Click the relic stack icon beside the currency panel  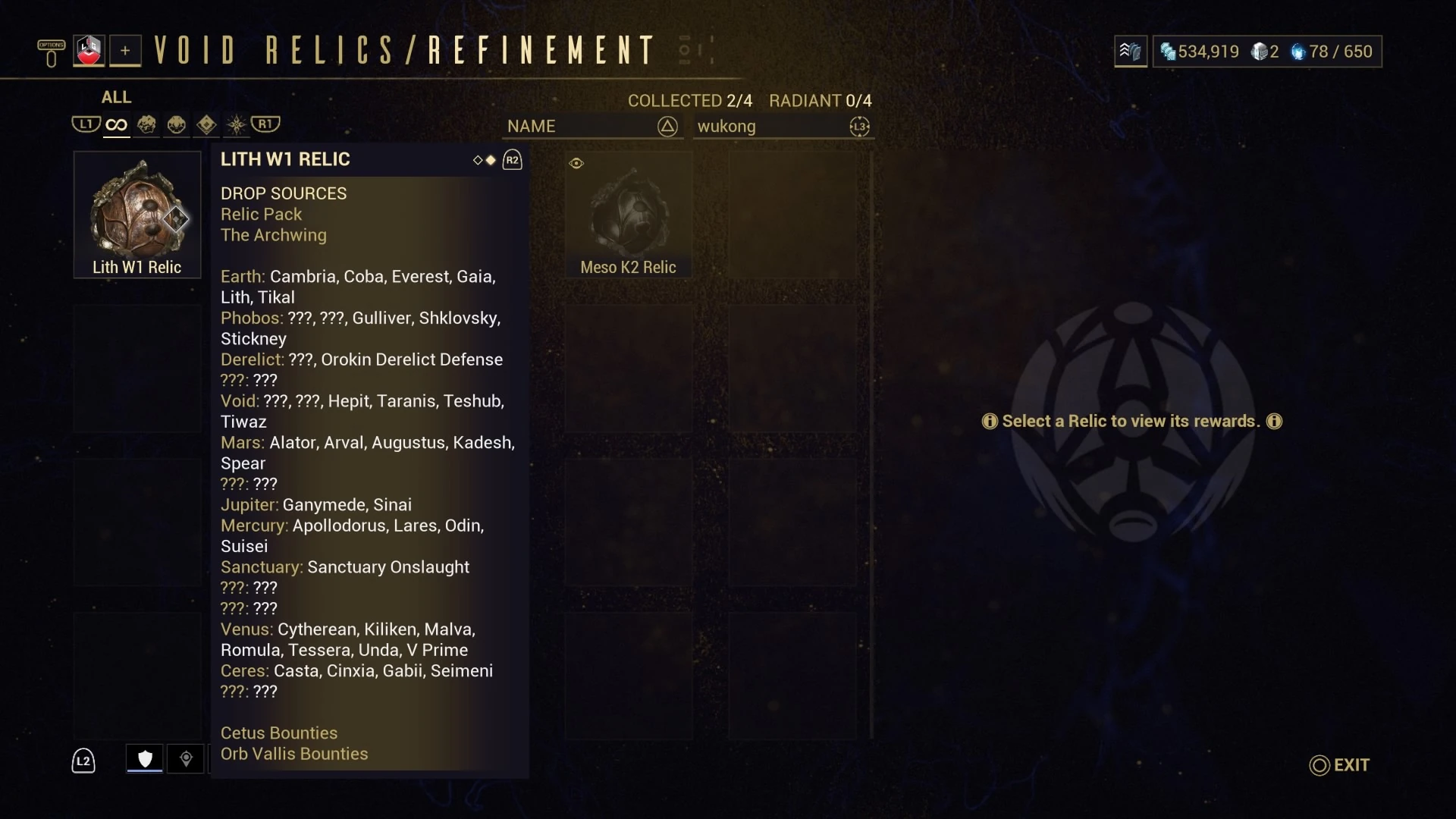coord(1129,52)
